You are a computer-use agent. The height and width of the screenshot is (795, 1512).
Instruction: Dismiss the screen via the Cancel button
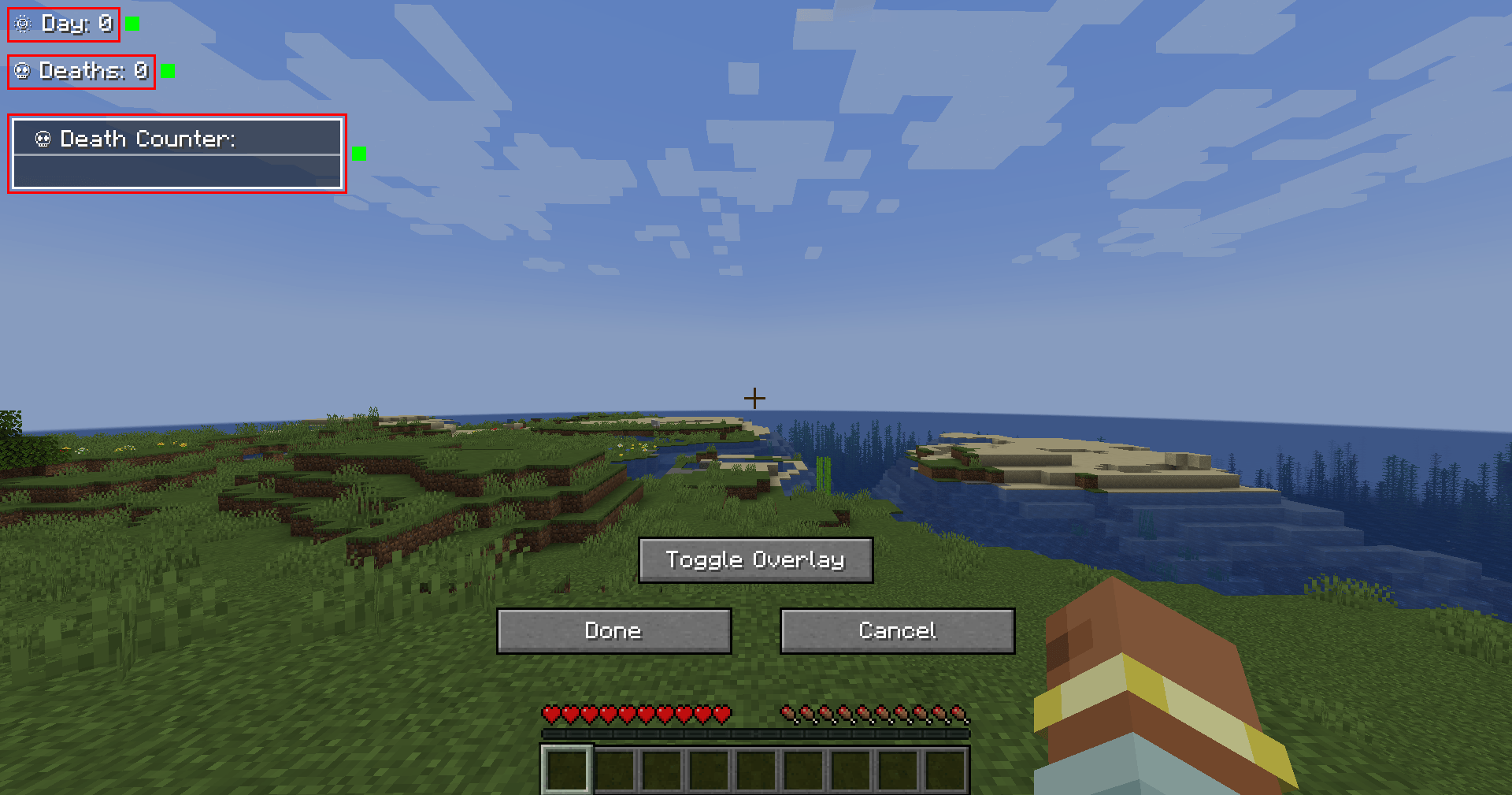pos(897,630)
